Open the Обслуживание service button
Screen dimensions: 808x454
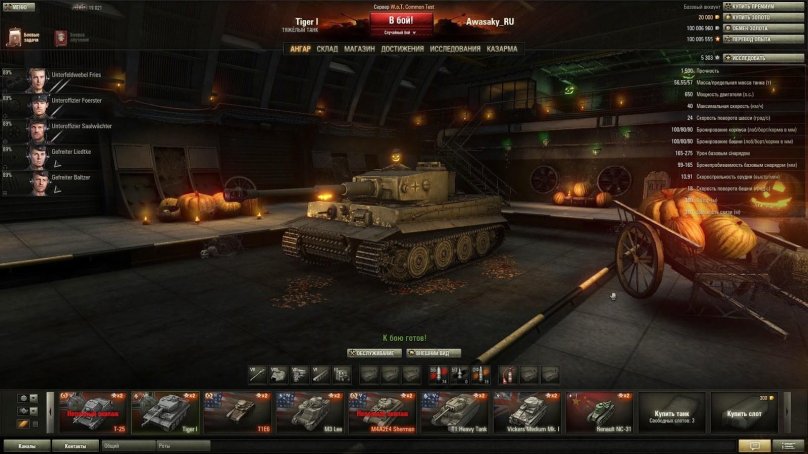[375, 353]
